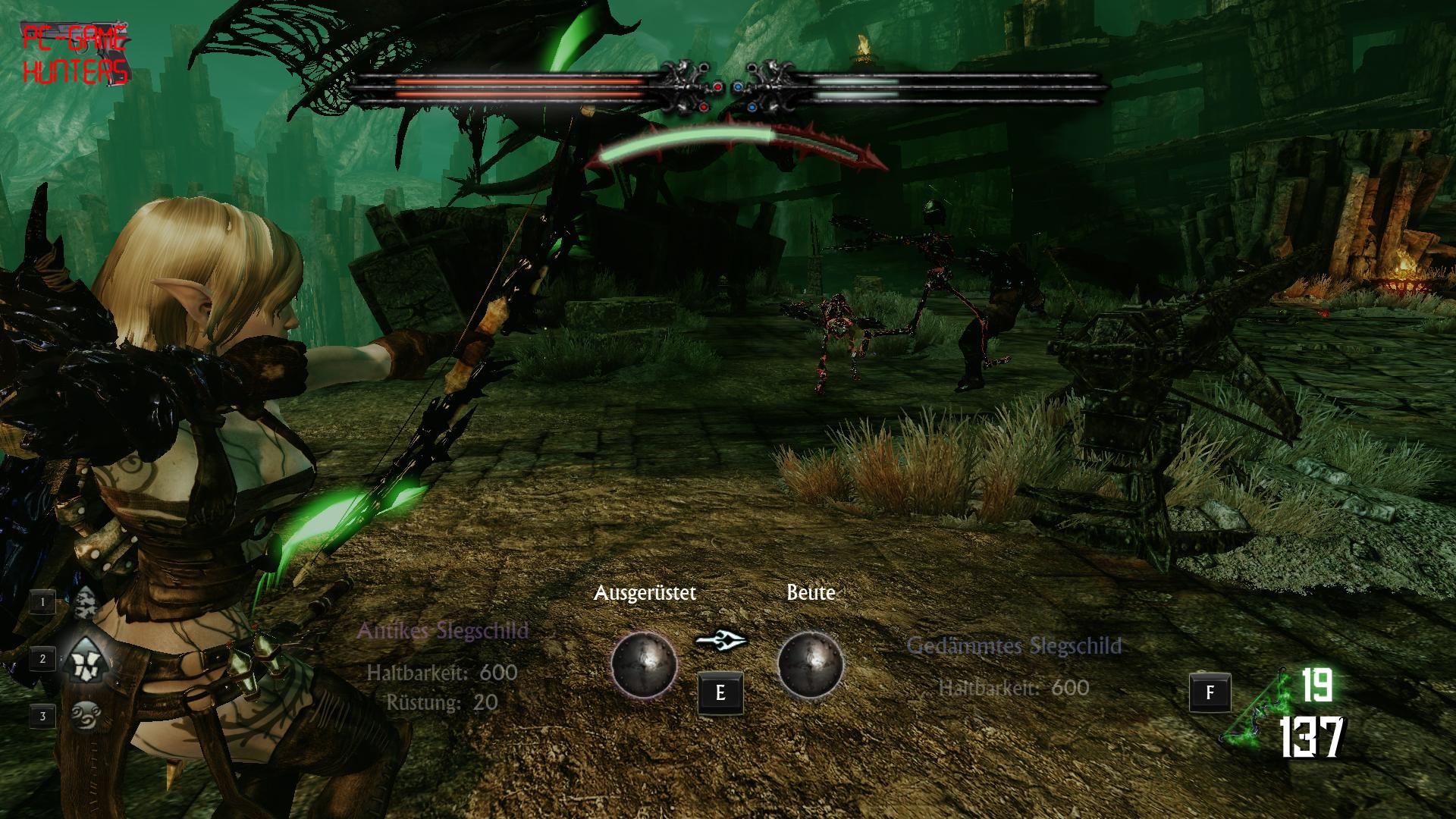Activate the swirling cloud skill icon
Viewport: 1456px width, 819px height.
pyautogui.click(x=83, y=714)
